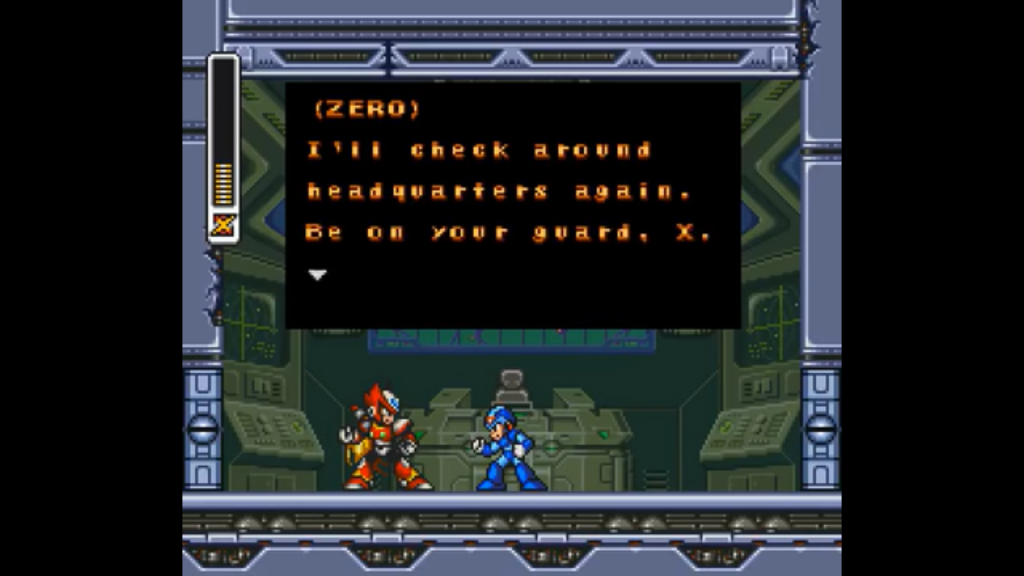Screen dimensions: 1024x576
Task: Click the X emblem below the life gauge
Action: (223, 226)
